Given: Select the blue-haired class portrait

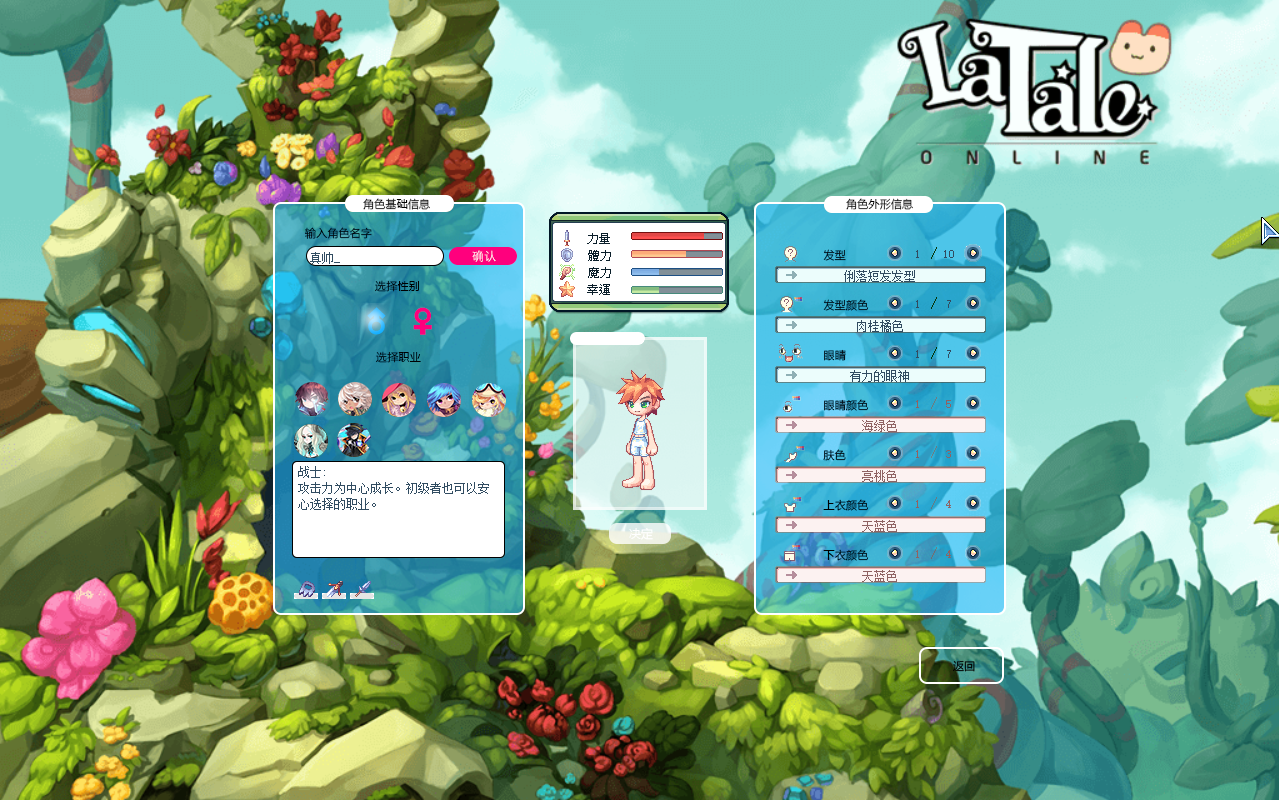Looking at the screenshot, I should [444, 400].
